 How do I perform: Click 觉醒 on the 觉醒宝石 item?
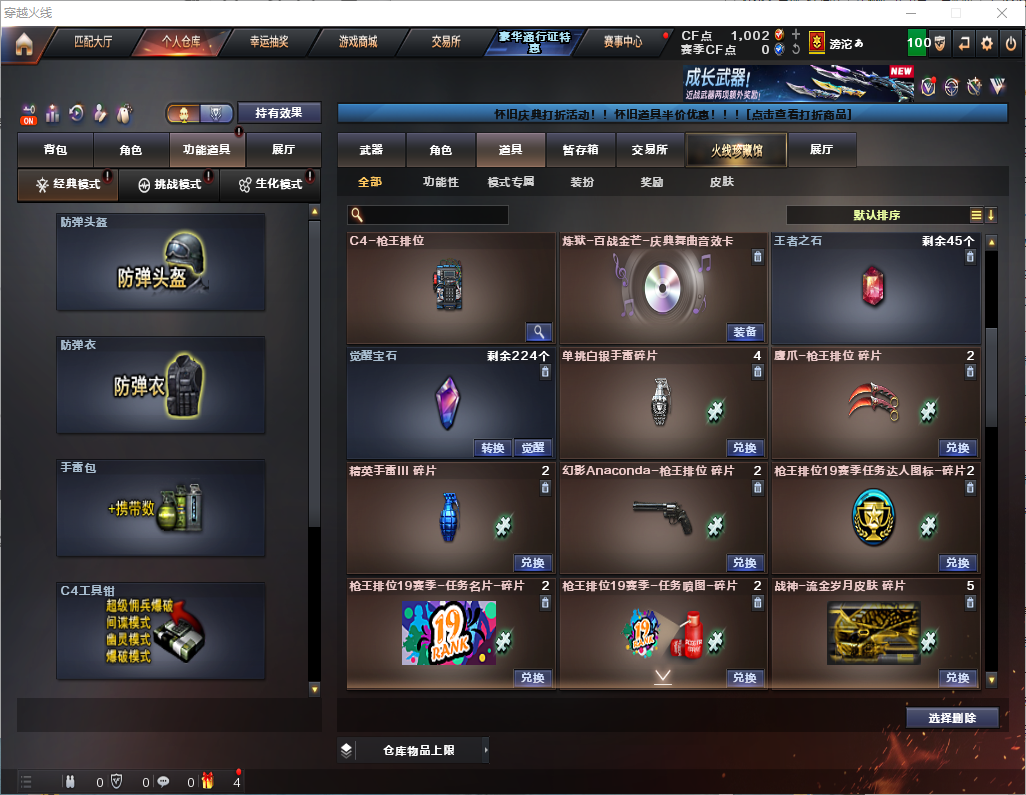533,448
